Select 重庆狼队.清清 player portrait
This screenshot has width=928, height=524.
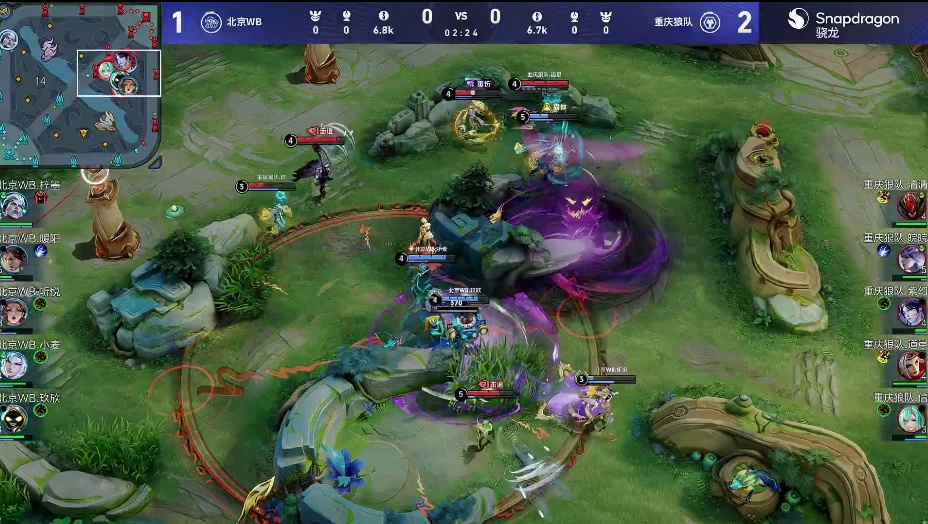coord(911,206)
